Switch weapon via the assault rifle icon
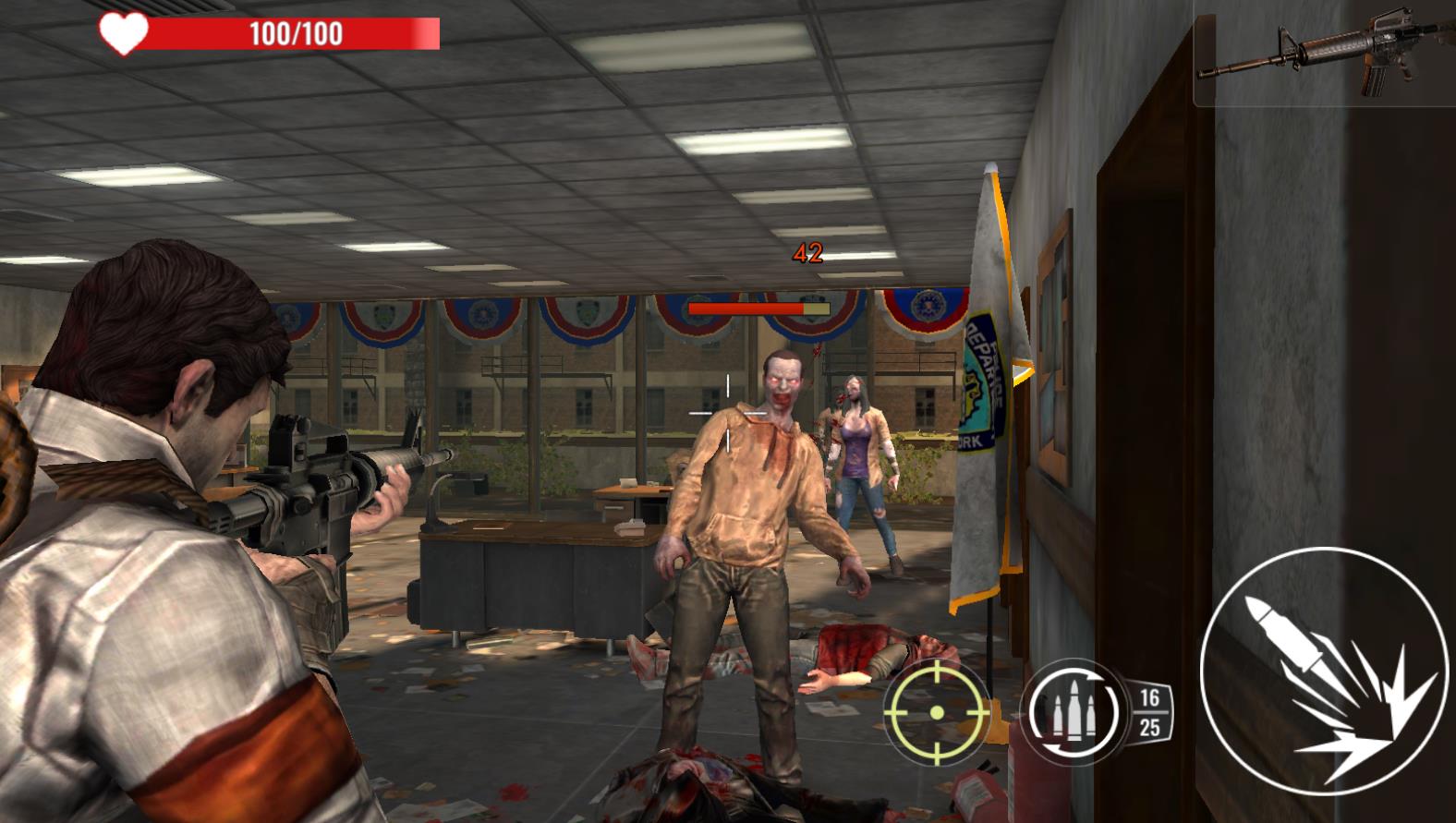The width and height of the screenshot is (1456, 823). click(x=1322, y=55)
